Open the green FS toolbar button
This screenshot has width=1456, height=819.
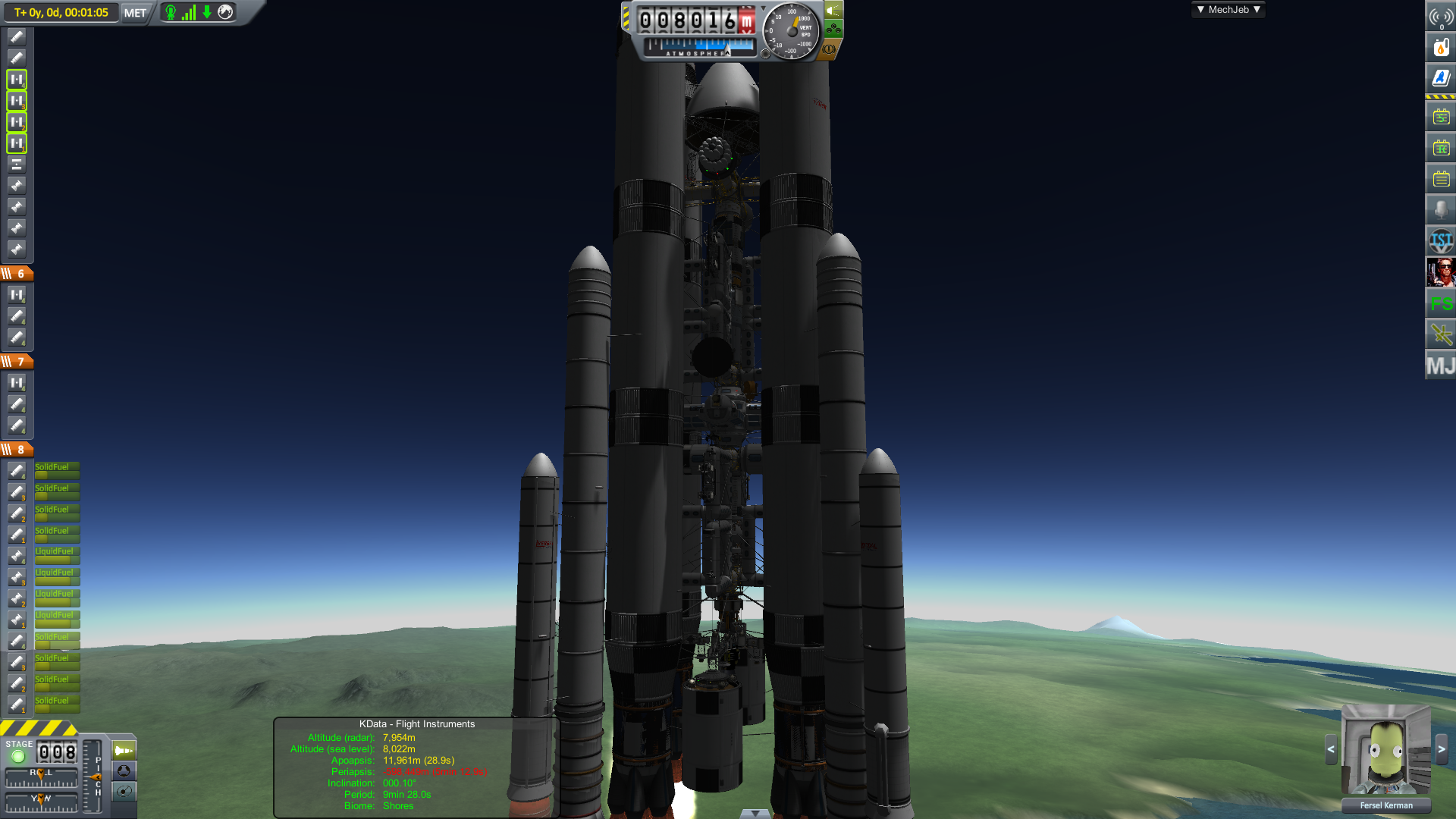tap(1441, 304)
